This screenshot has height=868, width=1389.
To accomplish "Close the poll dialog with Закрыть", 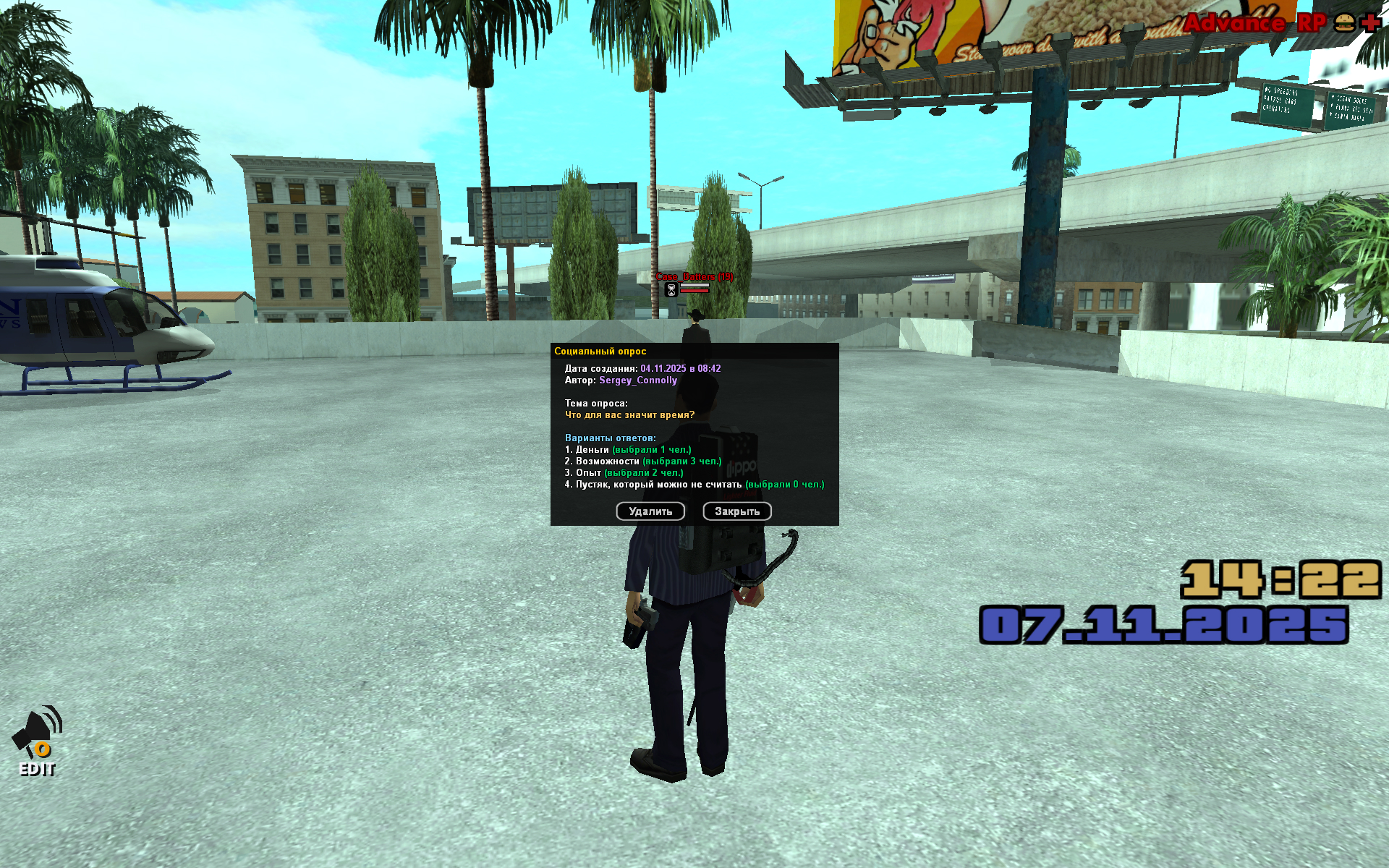I will tap(736, 511).
